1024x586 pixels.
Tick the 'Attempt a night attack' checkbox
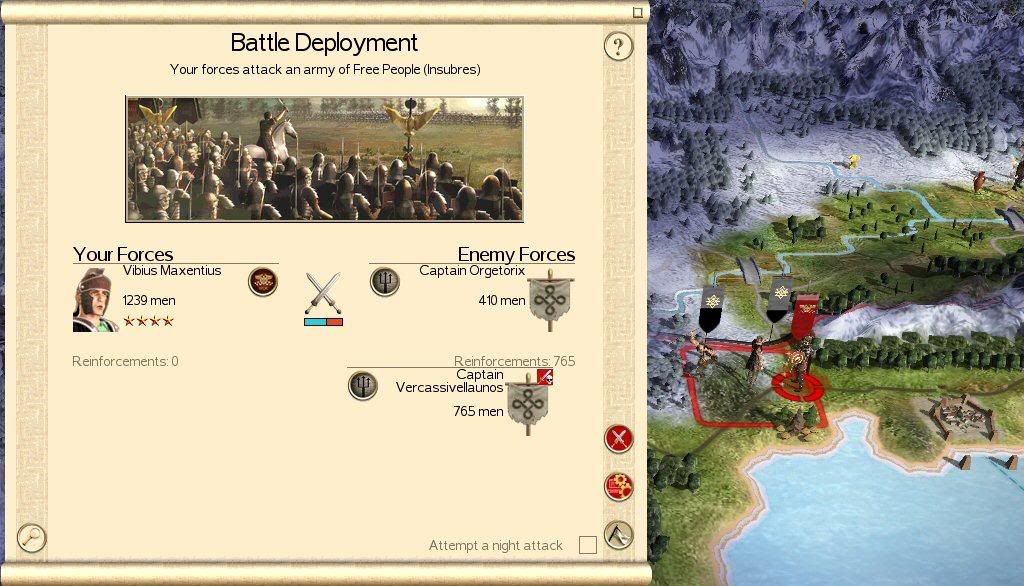tap(588, 545)
